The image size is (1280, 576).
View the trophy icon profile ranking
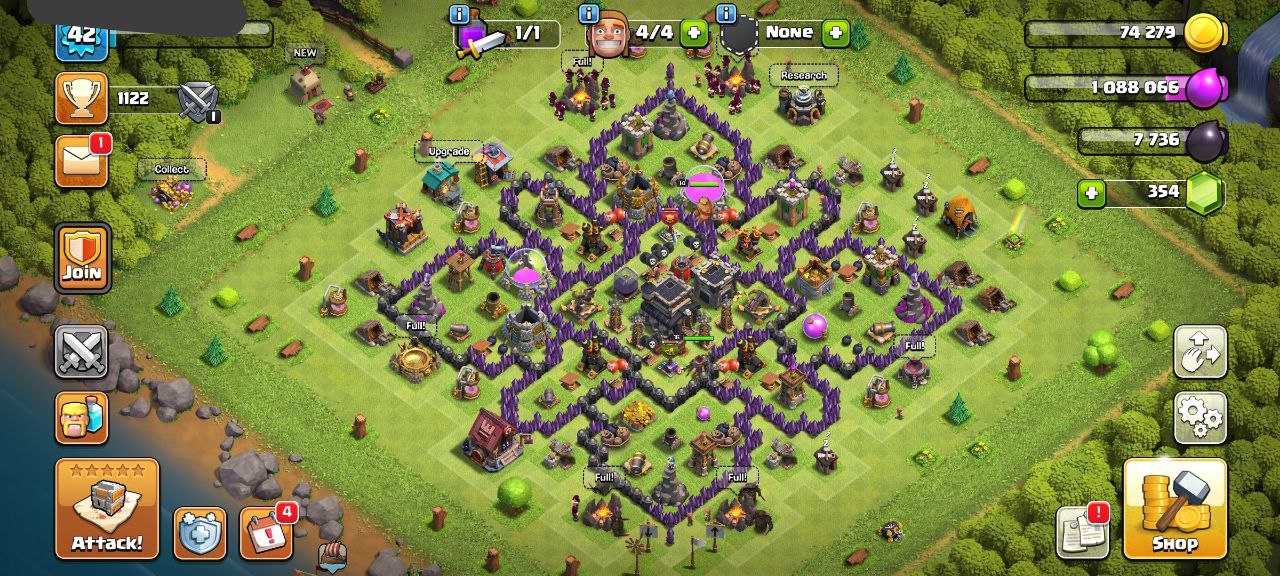tap(82, 98)
